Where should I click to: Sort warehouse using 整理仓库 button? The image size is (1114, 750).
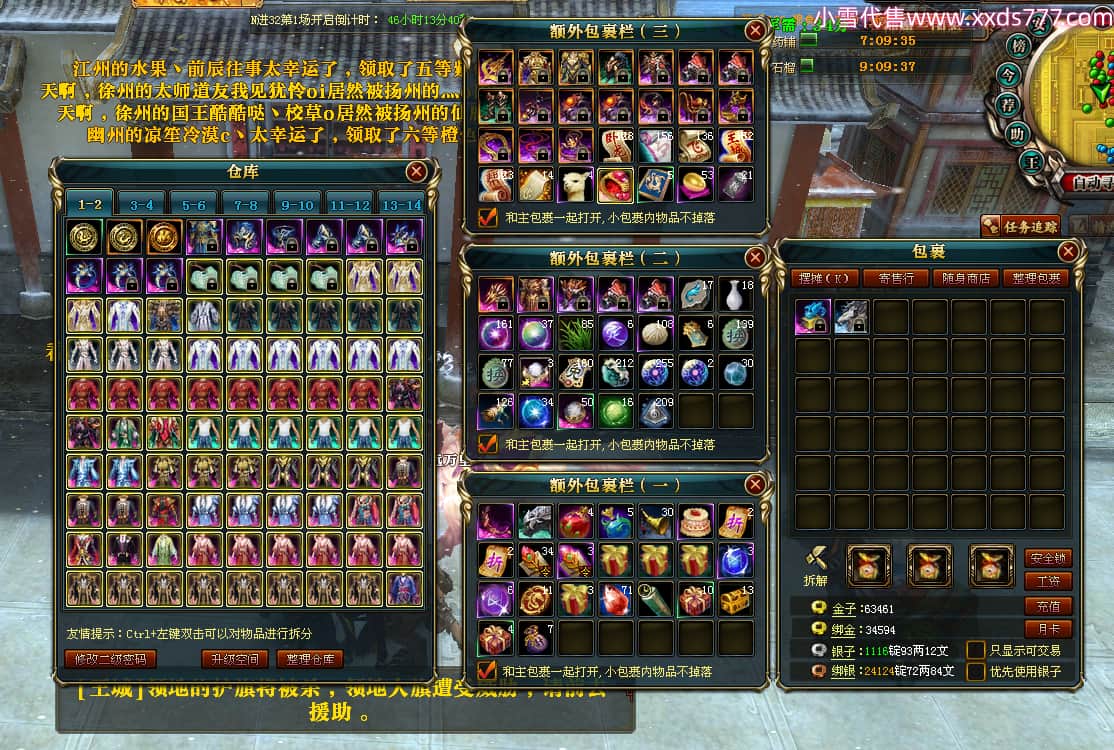click(x=310, y=659)
